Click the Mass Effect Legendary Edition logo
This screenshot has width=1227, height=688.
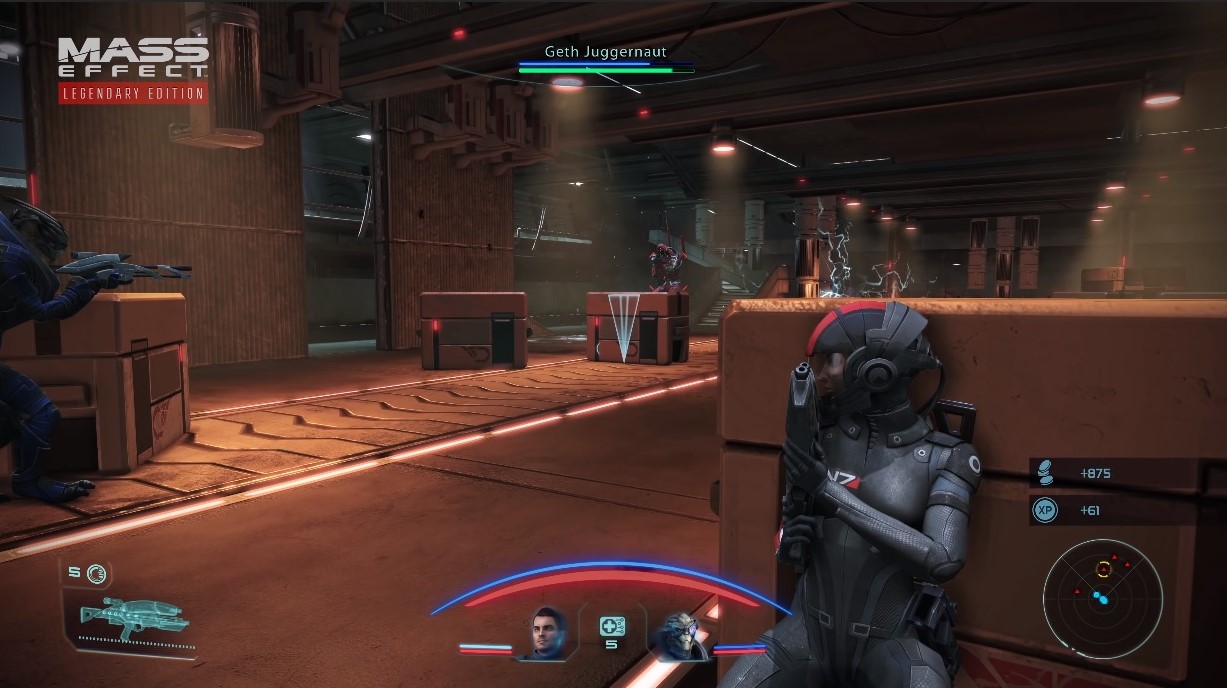tap(133, 70)
